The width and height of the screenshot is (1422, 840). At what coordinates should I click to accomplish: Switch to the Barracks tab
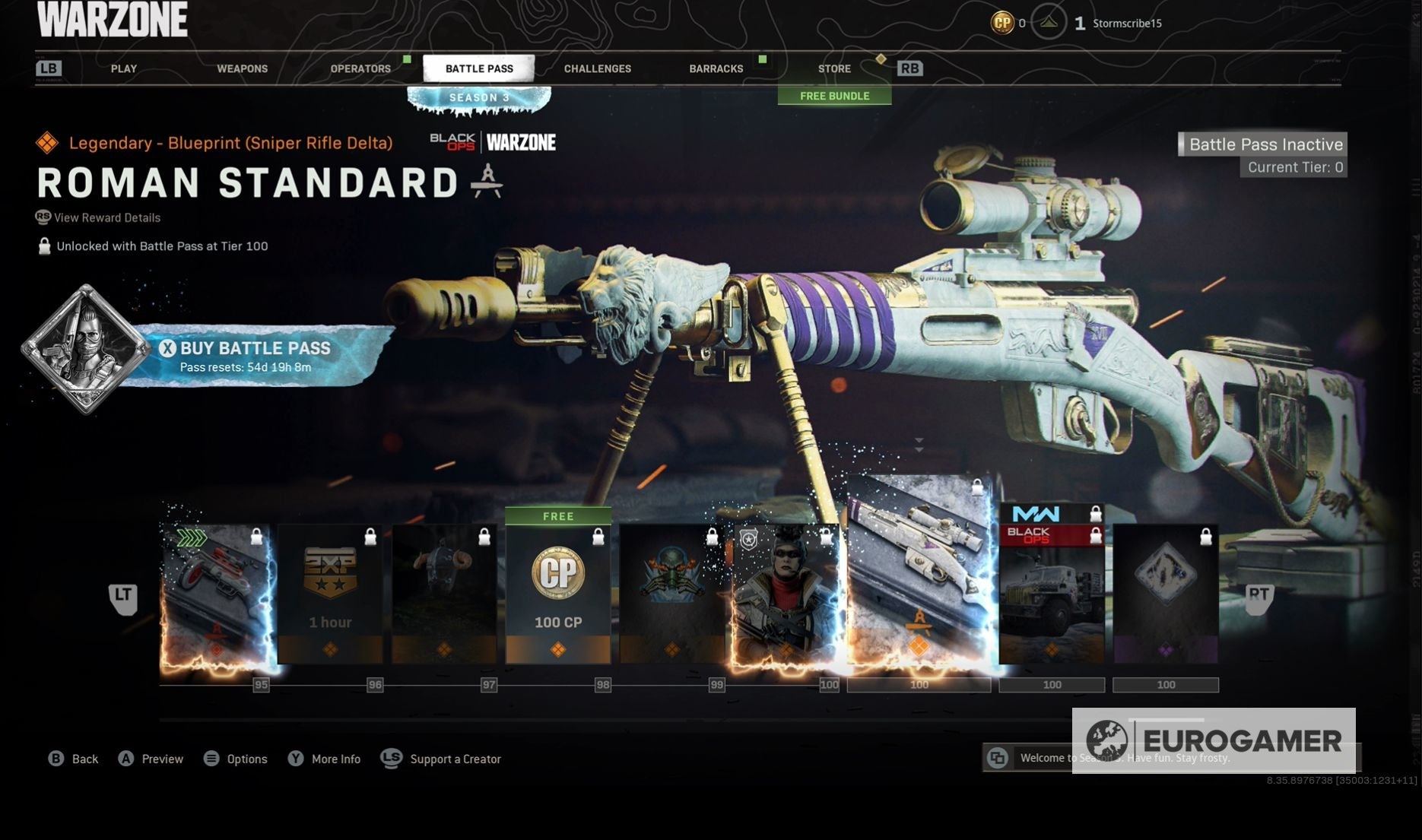pyautogui.click(x=716, y=68)
